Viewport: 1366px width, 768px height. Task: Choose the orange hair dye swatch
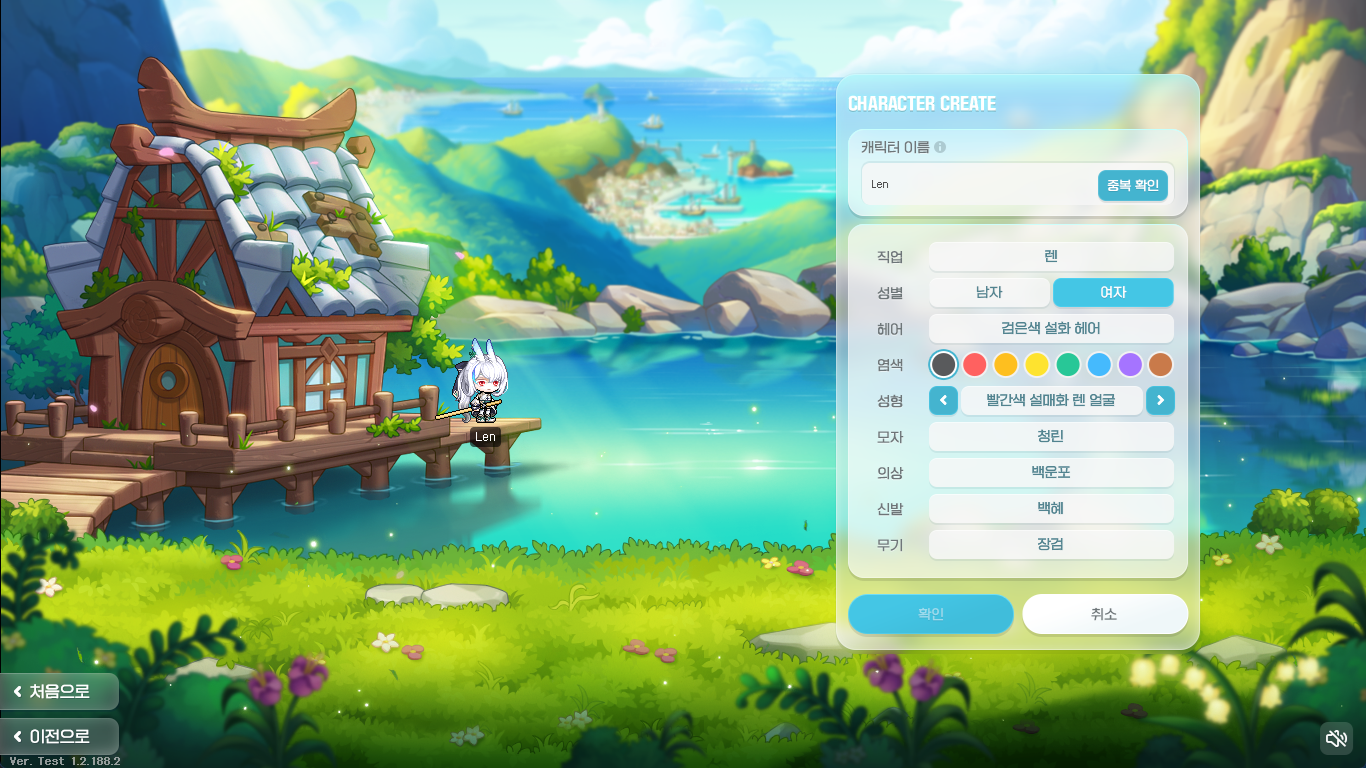click(1005, 364)
